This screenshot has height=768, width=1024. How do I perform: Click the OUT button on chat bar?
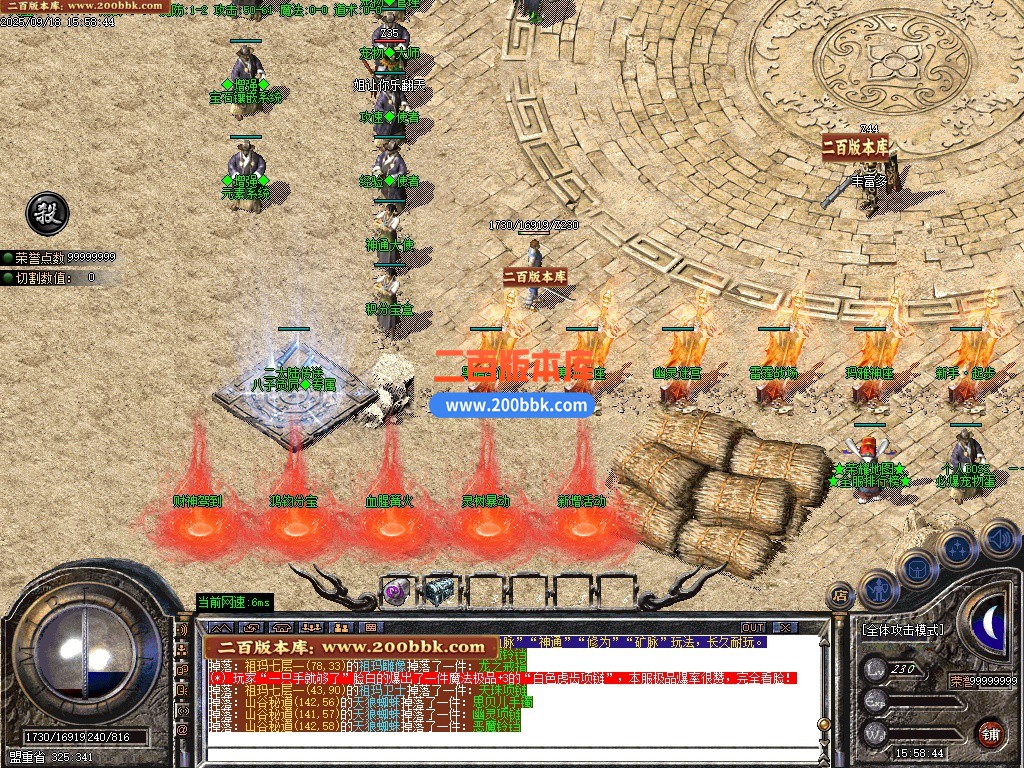(x=753, y=627)
